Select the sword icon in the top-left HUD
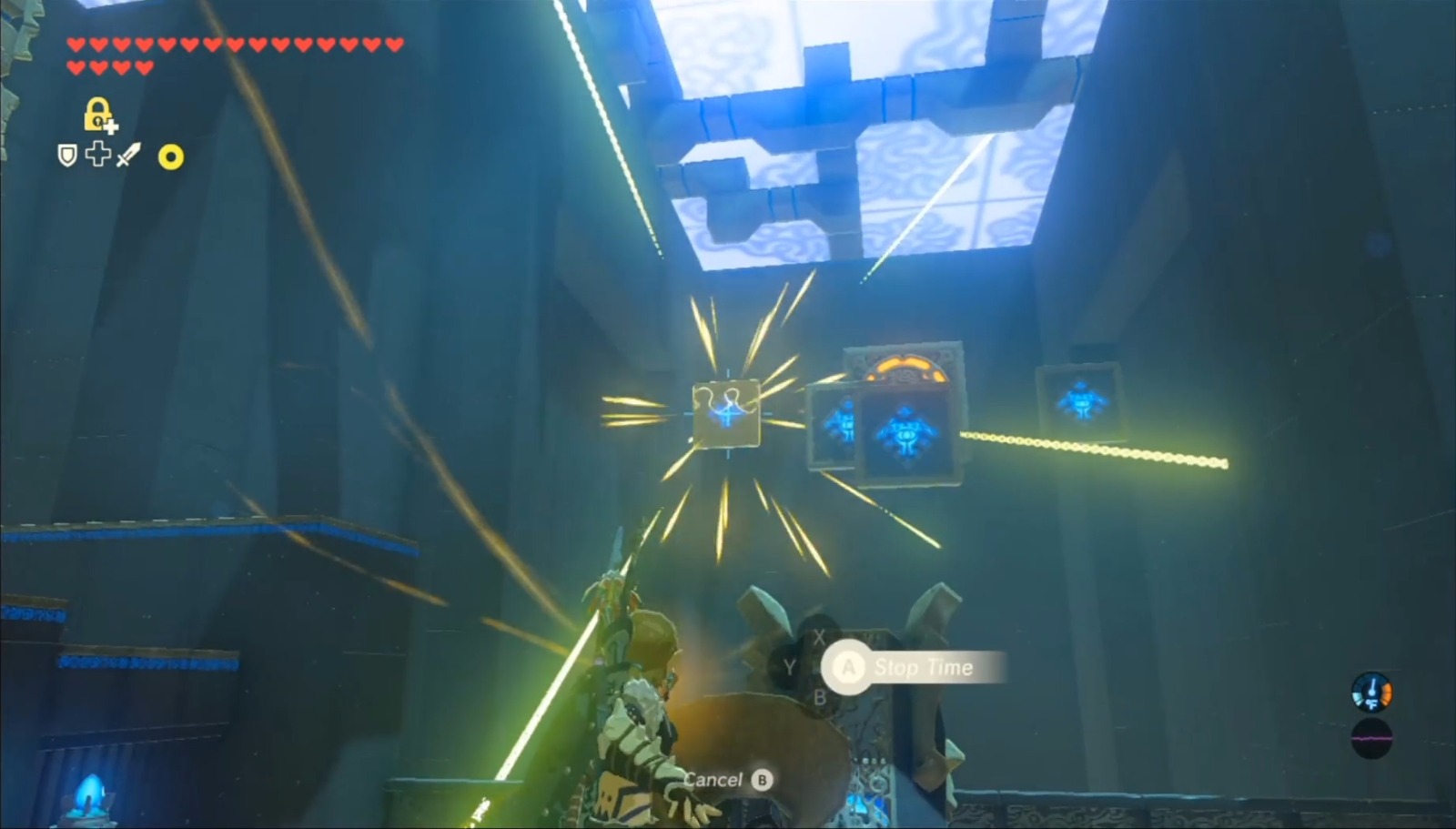 127,155
